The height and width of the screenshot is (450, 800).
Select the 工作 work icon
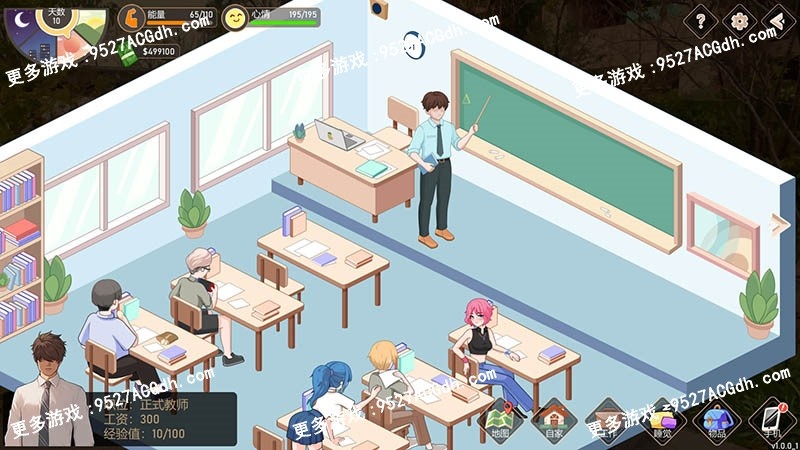(x=608, y=418)
